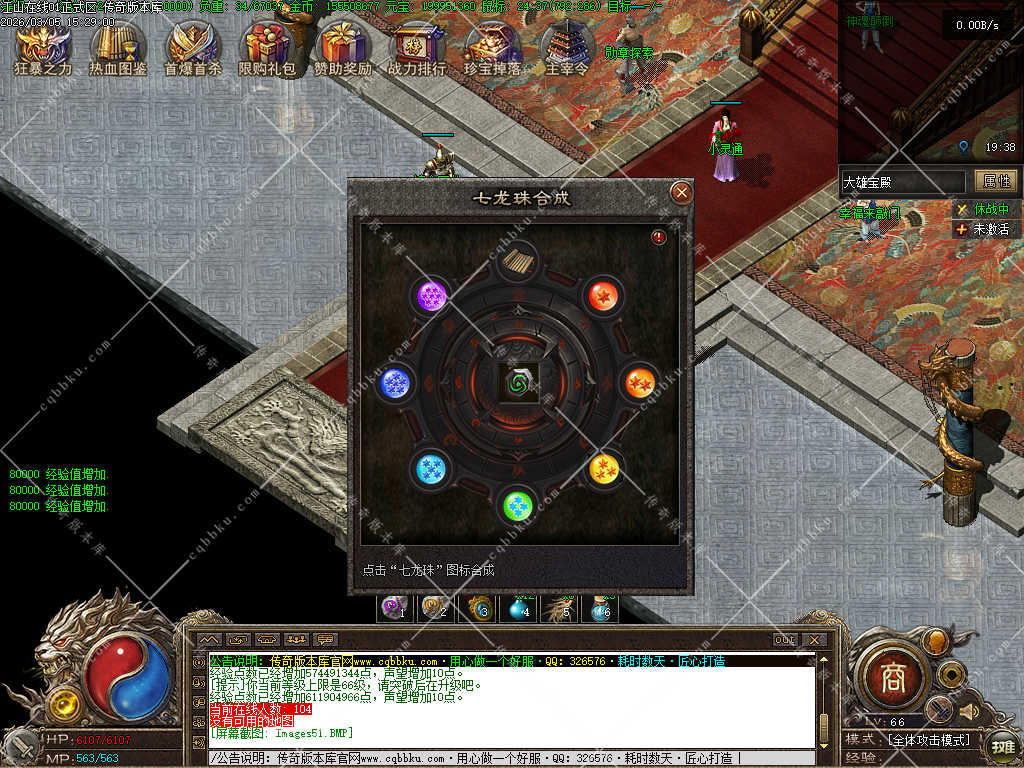1024x768 pixels.
Task: Open the 主宰令 menu
Action: 567,48
